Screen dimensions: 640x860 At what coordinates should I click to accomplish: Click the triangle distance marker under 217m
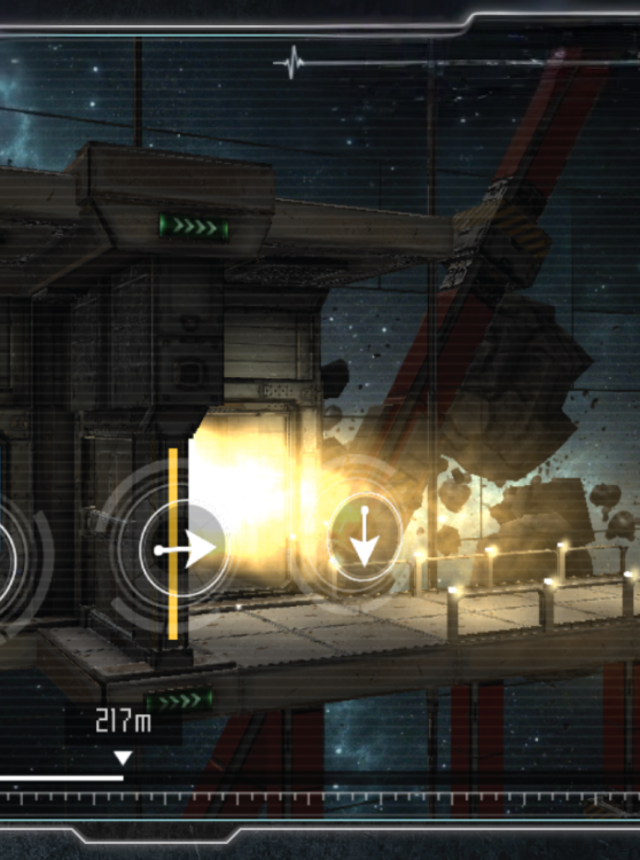click(123, 758)
